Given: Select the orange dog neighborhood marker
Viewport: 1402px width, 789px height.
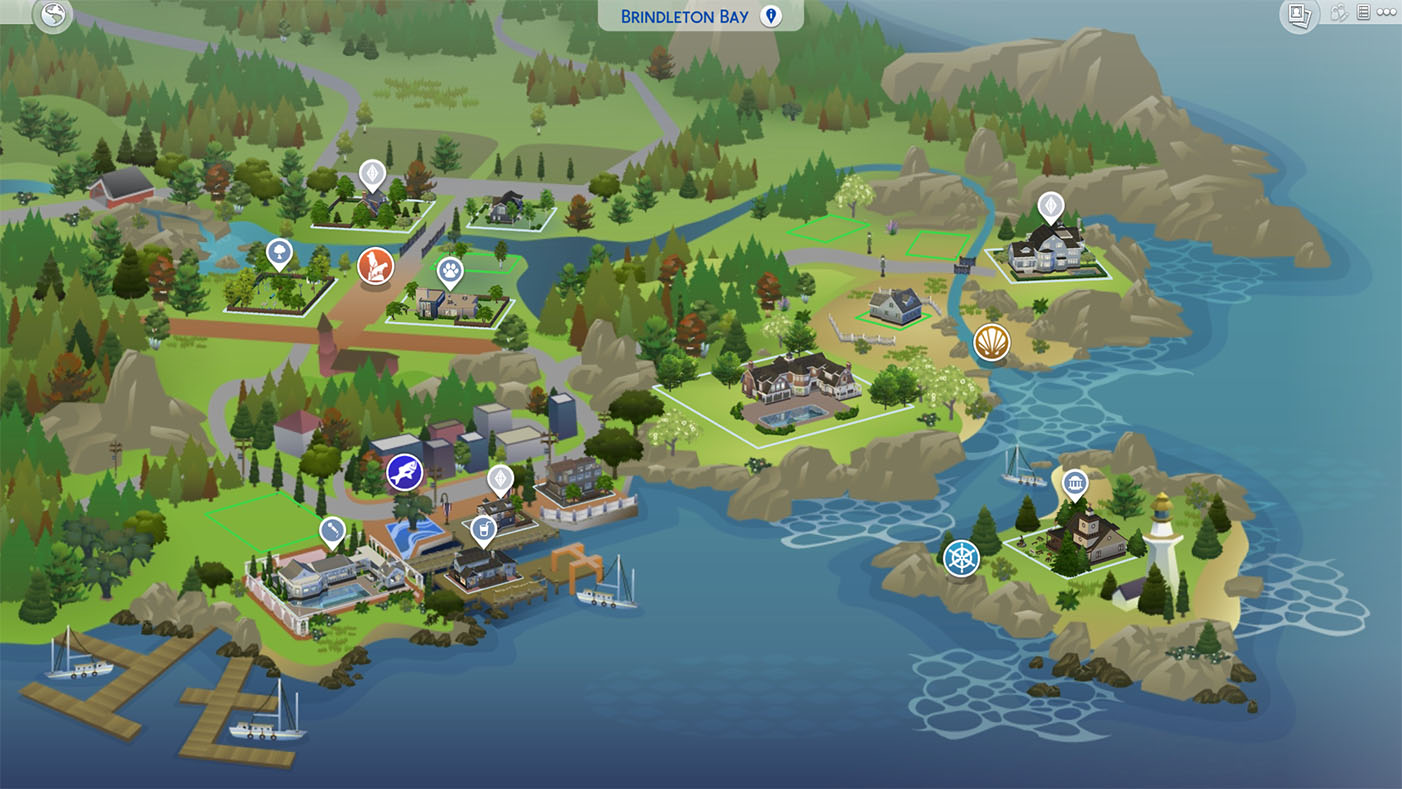Looking at the screenshot, I should (x=376, y=267).
